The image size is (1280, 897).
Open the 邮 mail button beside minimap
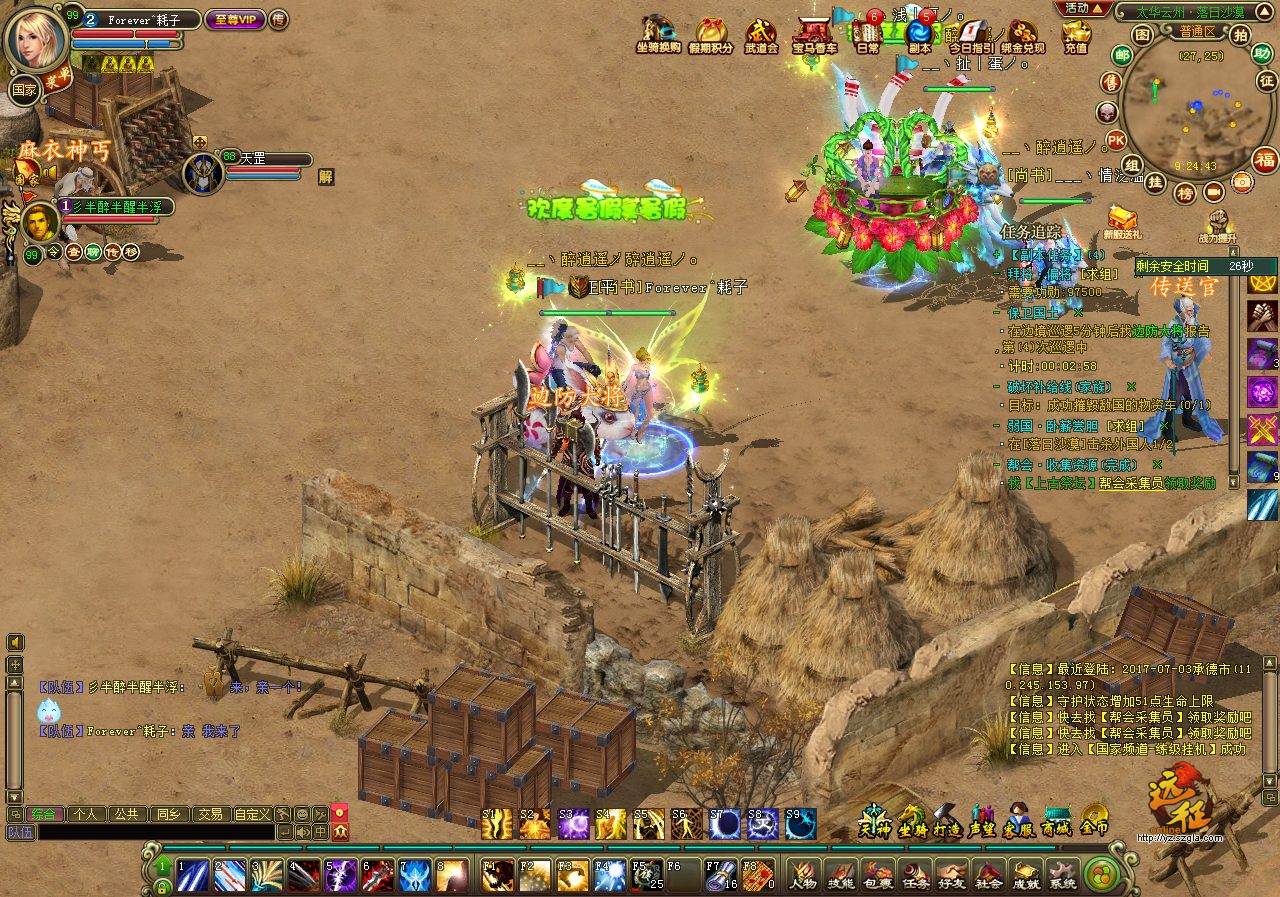coord(1122,55)
